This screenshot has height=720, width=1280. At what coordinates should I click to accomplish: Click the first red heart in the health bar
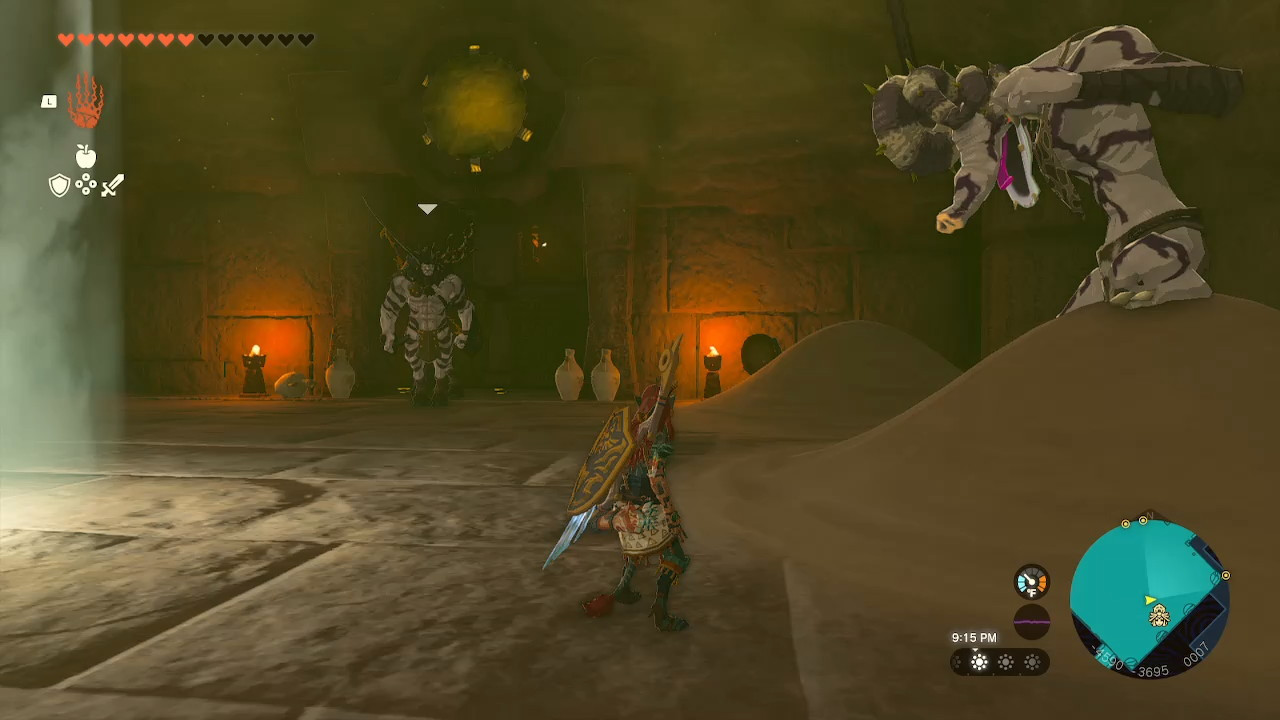(66, 40)
